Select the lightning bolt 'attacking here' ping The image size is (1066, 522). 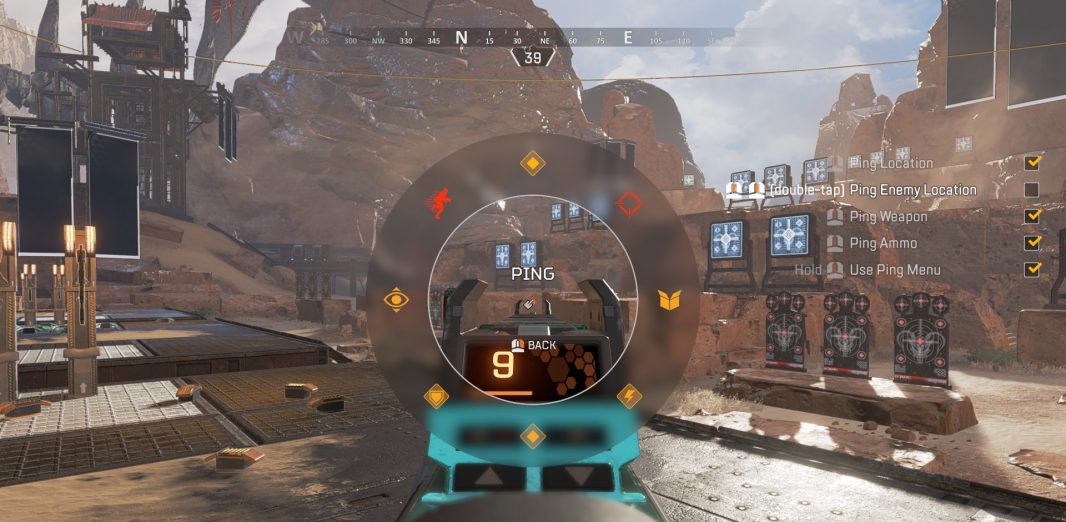(629, 395)
